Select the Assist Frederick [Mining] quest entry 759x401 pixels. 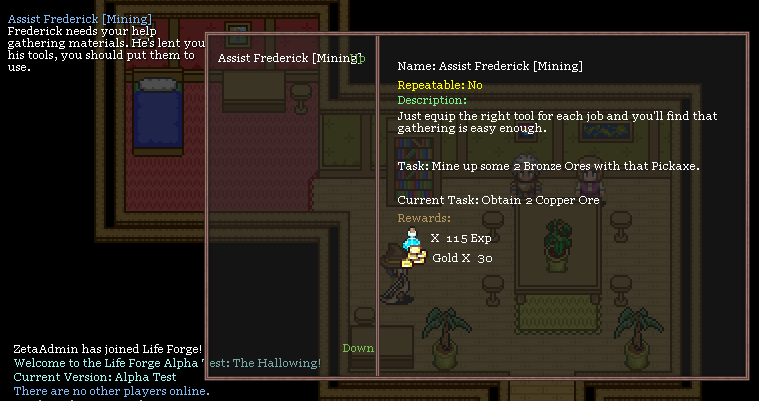(x=287, y=58)
